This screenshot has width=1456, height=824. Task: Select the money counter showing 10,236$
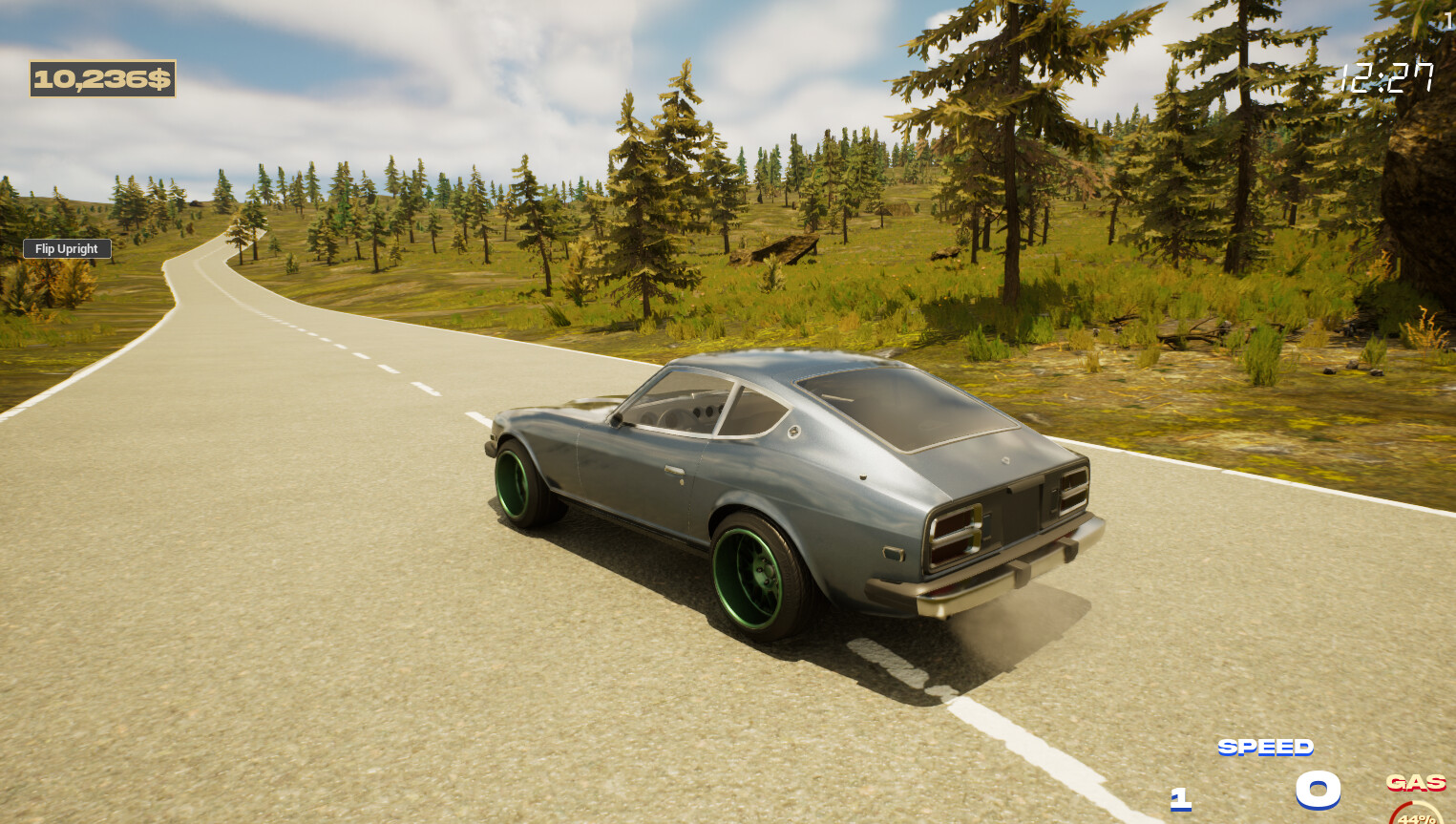[x=103, y=79]
